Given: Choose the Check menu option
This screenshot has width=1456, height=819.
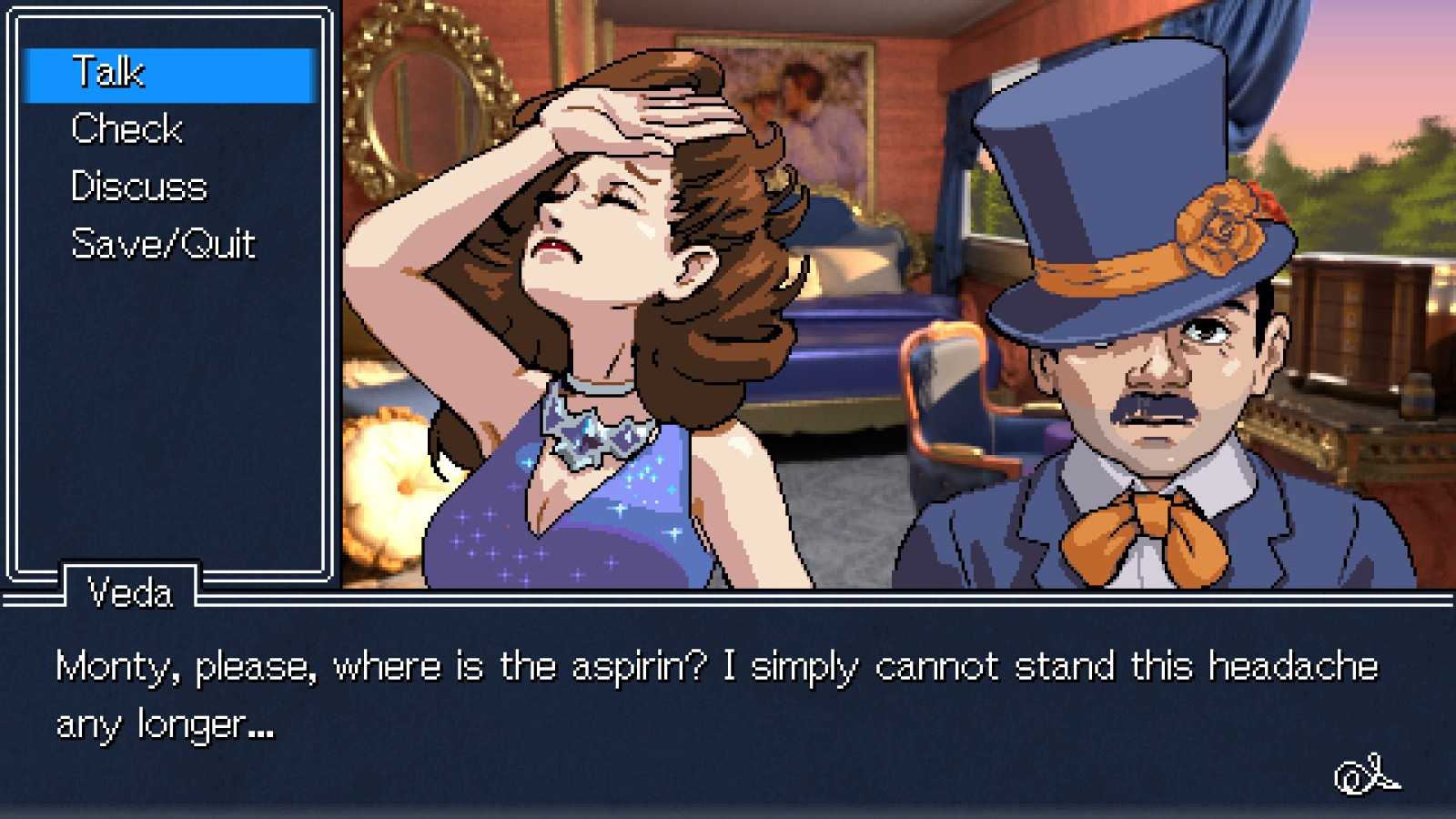Looking at the screenshot, I should [127, 129].
